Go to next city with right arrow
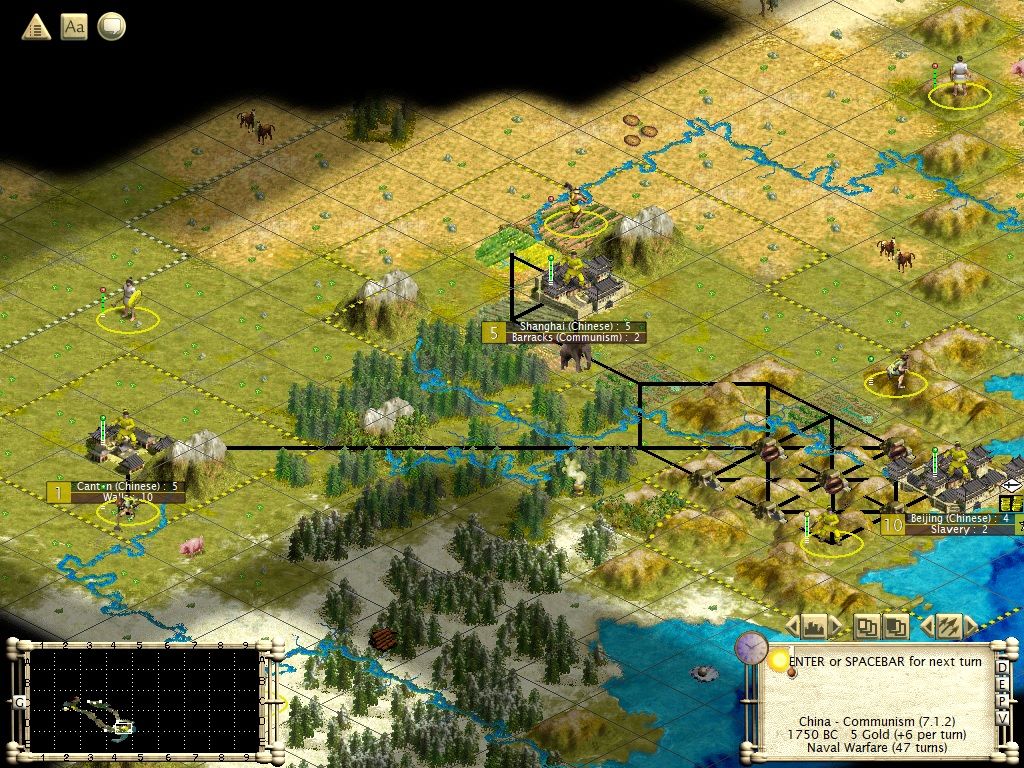The width and height of the screenshot is (1024, 768). [836, 627]
